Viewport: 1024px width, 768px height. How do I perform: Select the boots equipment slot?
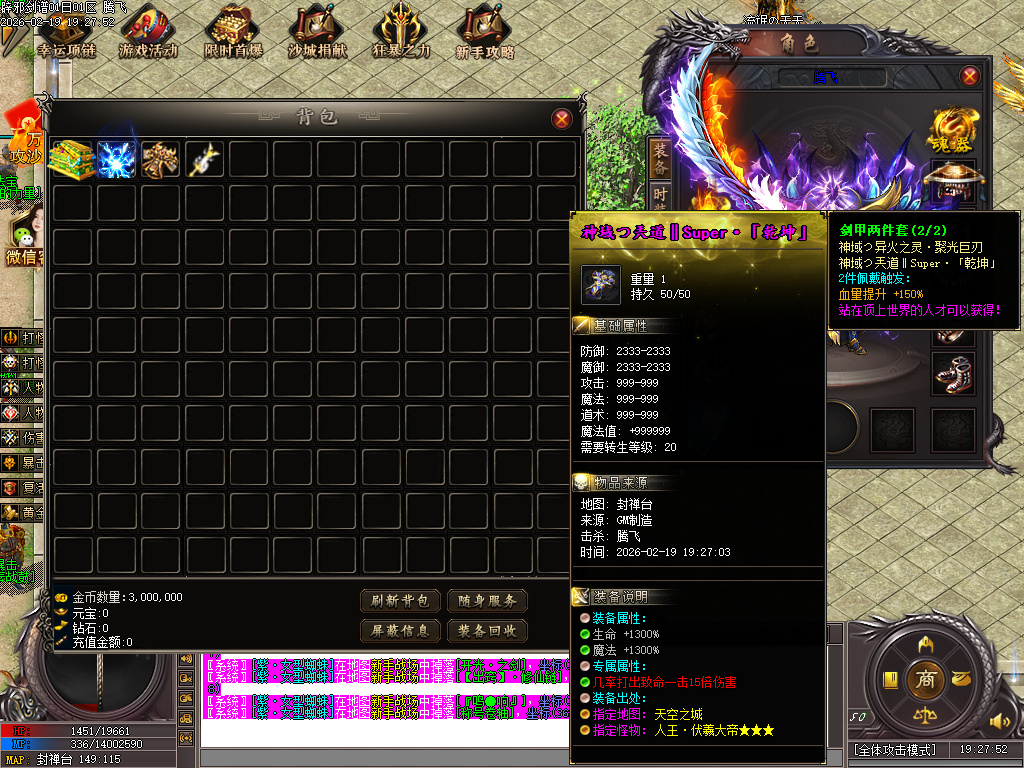click(949, 374)
